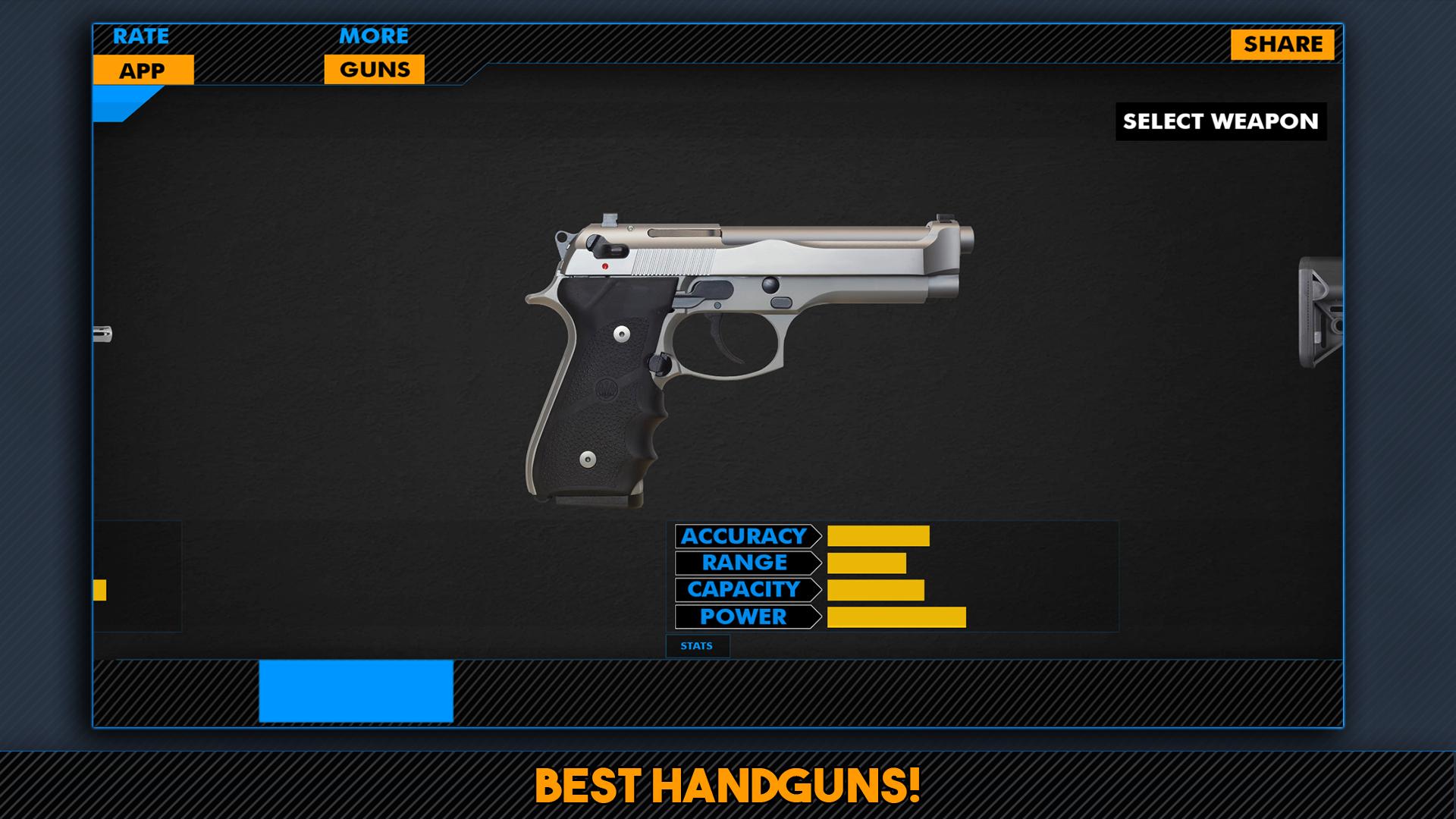
Task: Toggle the SHARE option
Action: [1283, 43]
